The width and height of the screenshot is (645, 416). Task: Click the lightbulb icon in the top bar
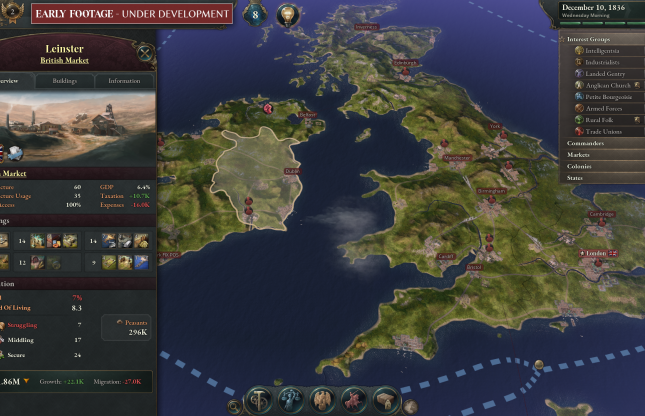289,15
